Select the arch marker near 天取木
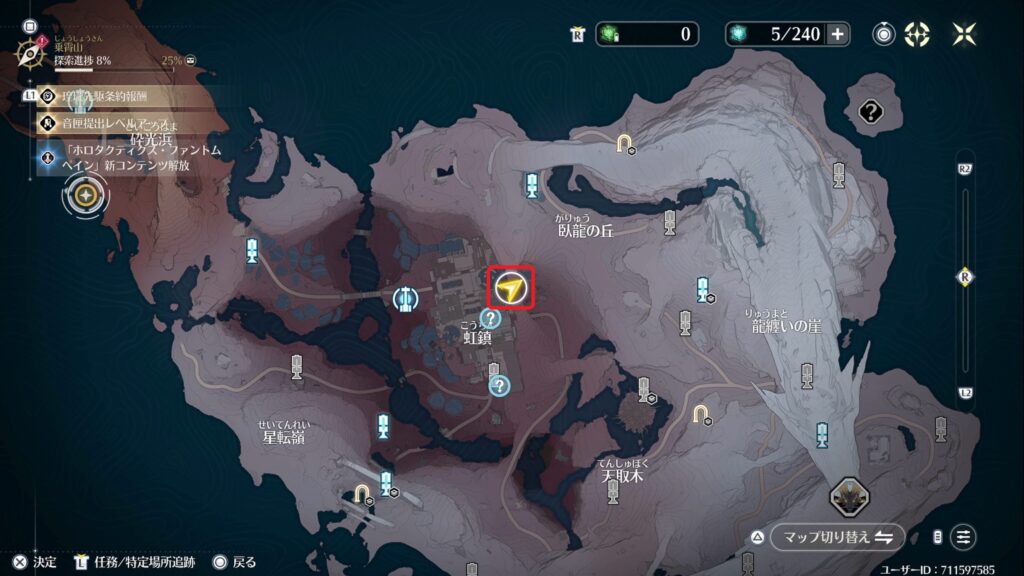 (700, 412)
